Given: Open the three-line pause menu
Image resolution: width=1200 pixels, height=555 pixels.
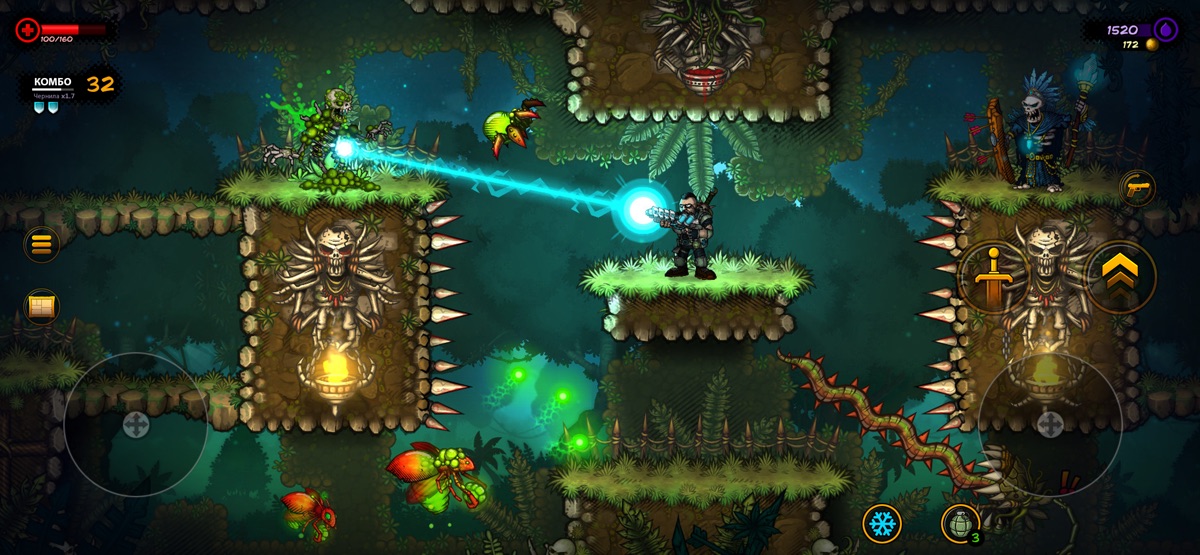Looking at the screenshot, I should tap(42, 244).
